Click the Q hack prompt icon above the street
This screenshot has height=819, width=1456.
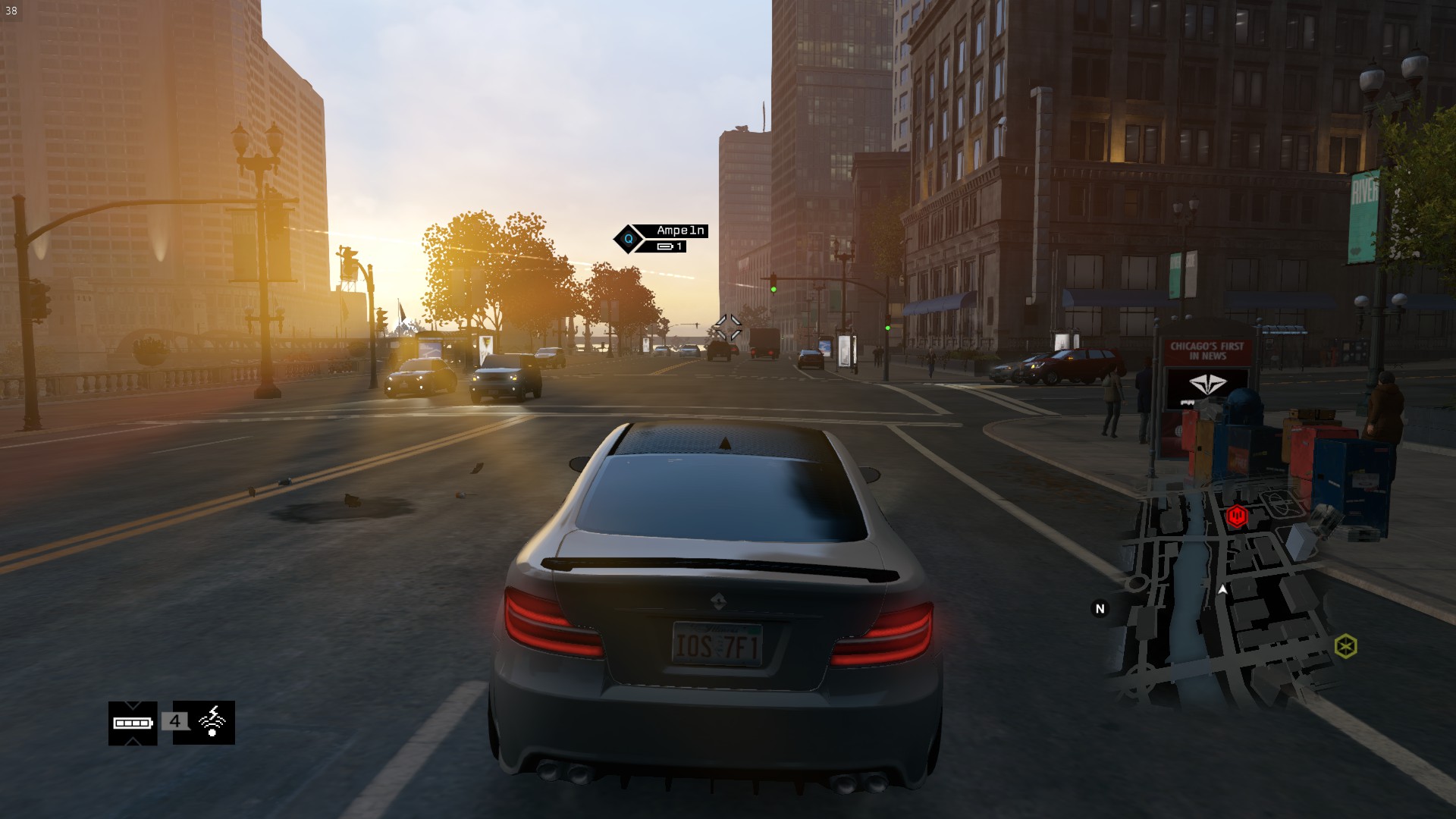click(x=629, y=239)
